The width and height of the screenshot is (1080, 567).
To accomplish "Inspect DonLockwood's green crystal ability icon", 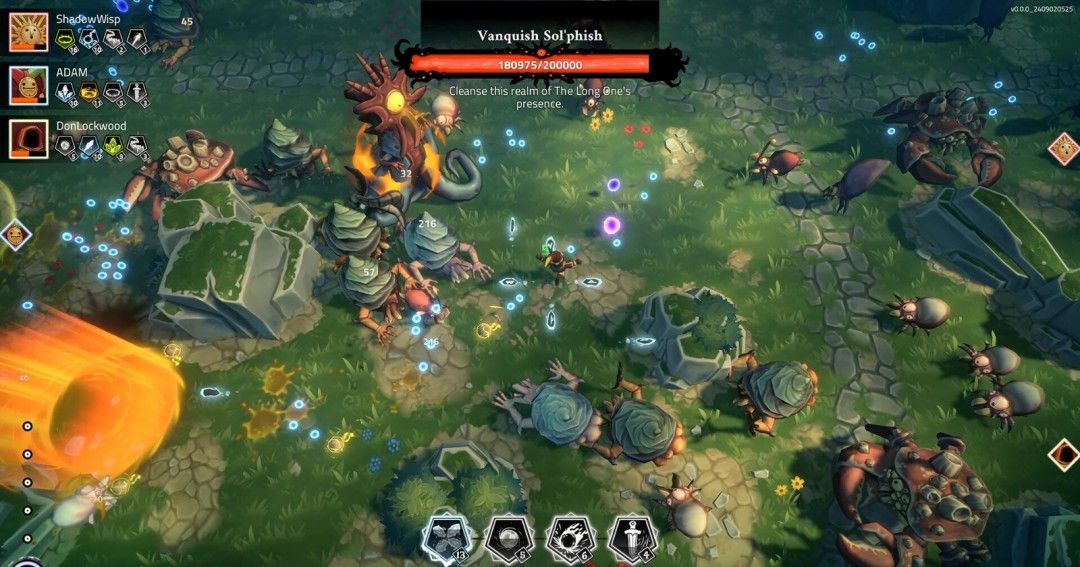I will pyautogui.click(x=112, y=146).
